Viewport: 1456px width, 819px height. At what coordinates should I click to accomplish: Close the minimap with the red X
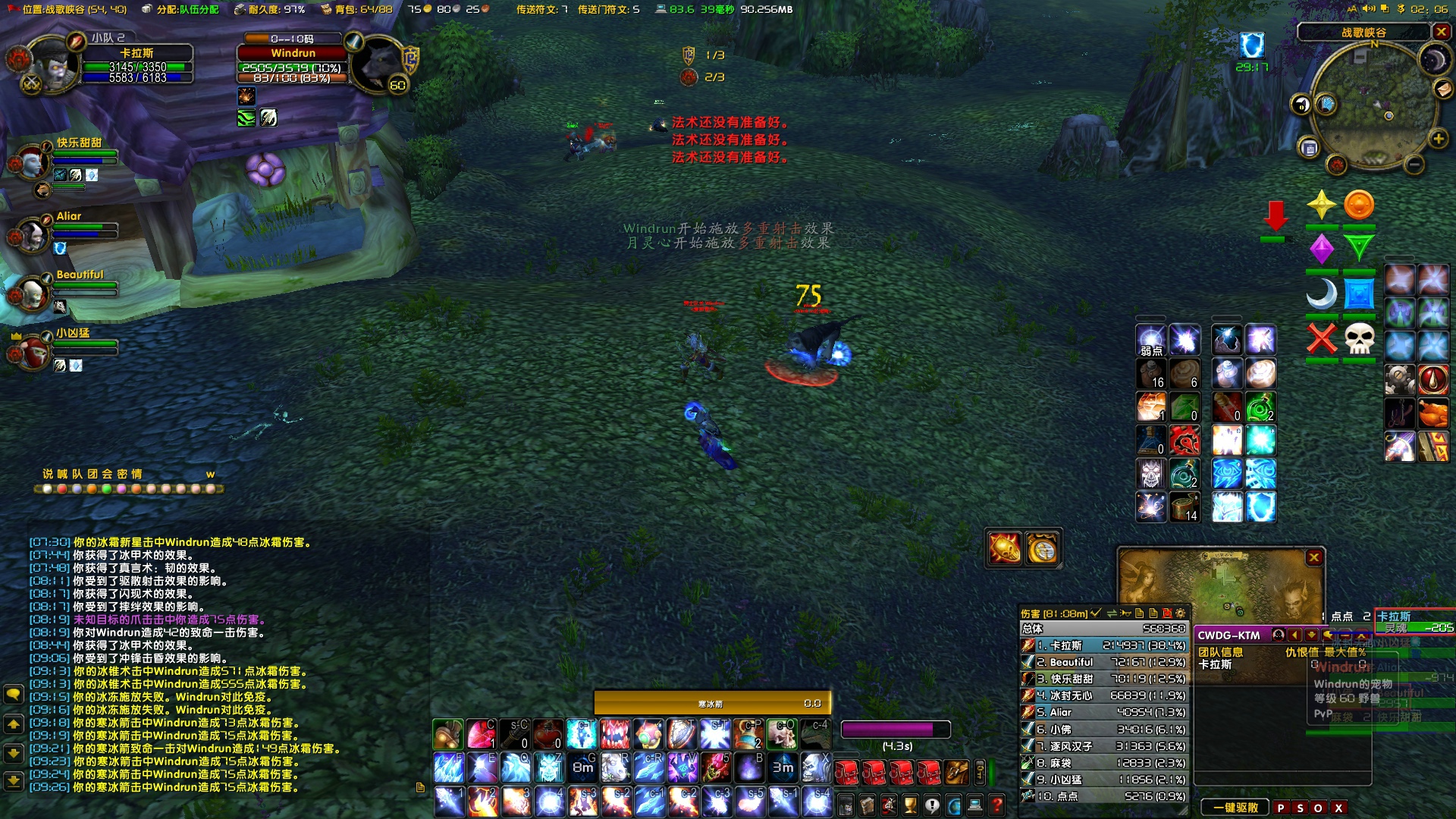point(1441,32)
